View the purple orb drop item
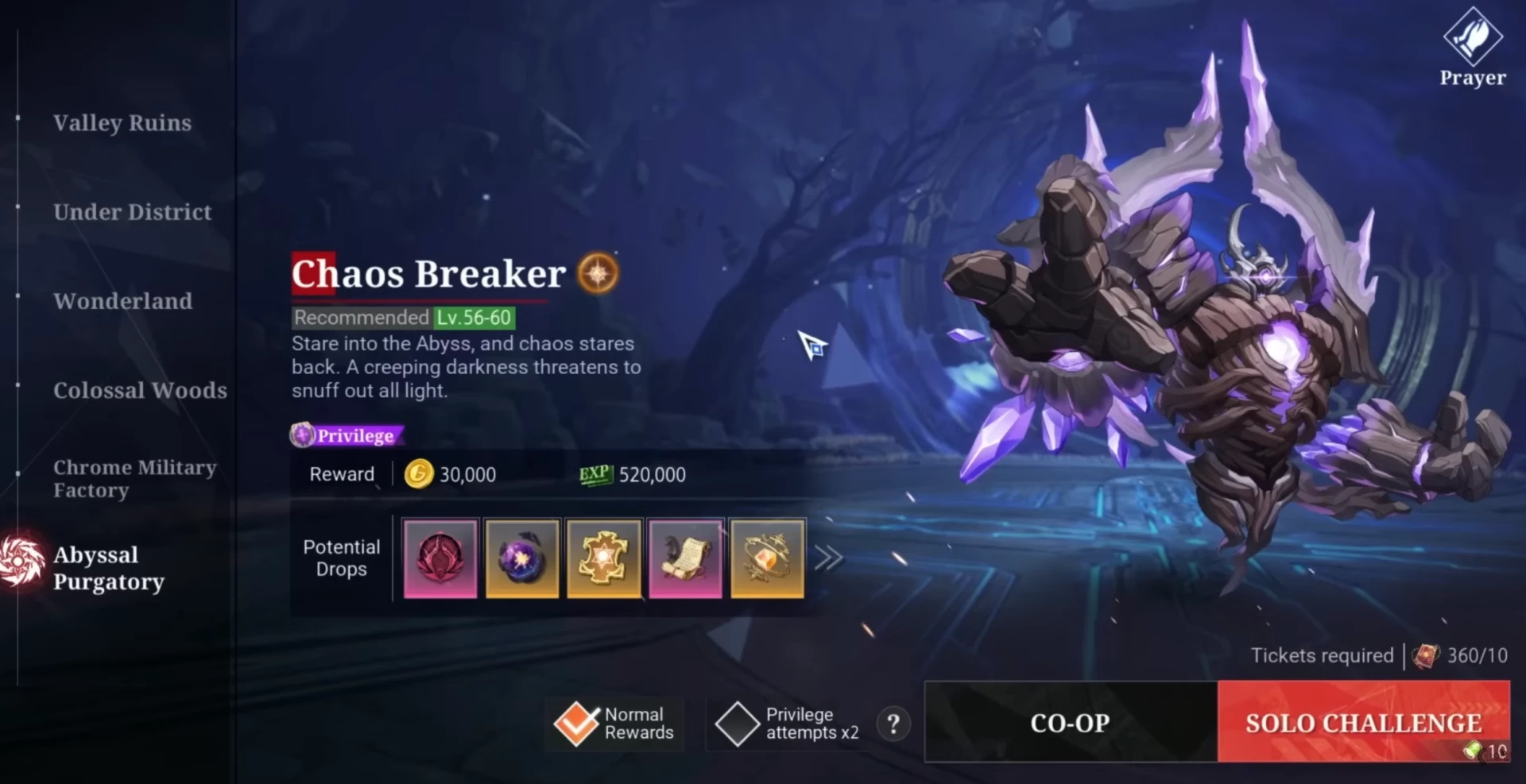 (522, 558)
